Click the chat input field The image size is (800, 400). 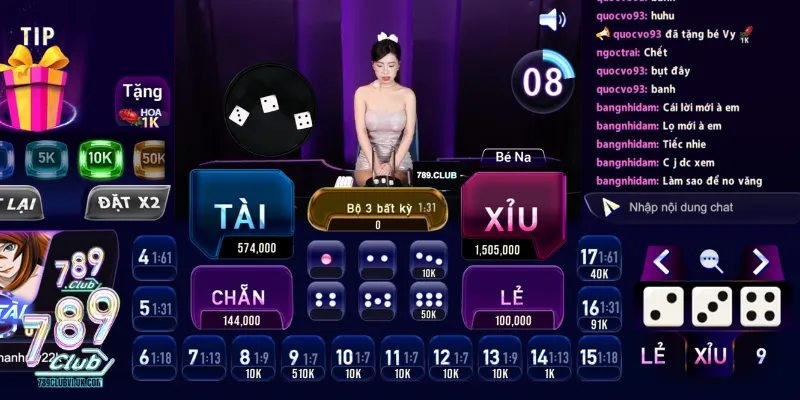(x=700, y=207)
